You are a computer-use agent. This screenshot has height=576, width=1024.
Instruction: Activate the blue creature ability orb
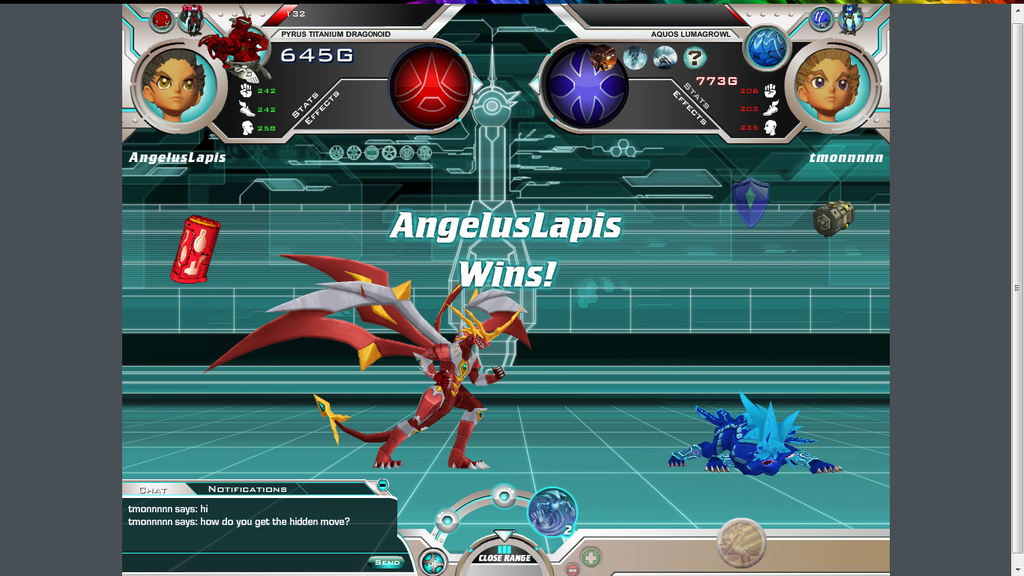click(x=551, y=510)
